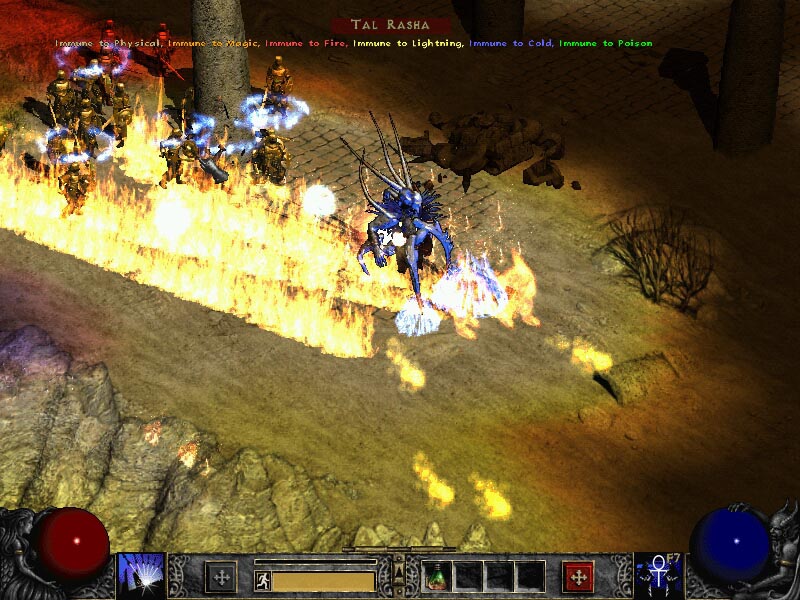
Task: Expand the mini panel arrow button
Action: 399,571
